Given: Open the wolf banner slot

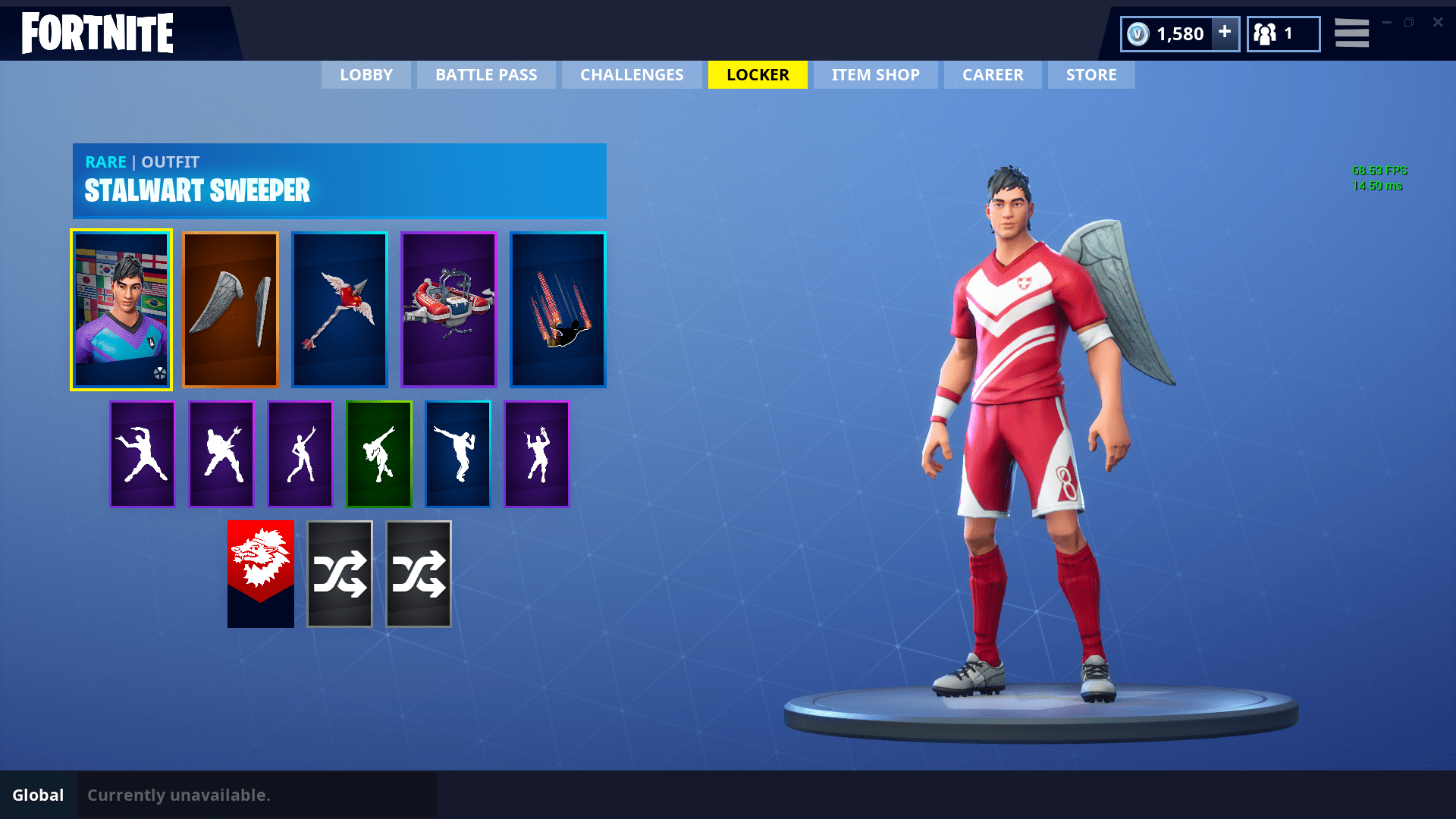Looking at the screenshot, I should 260,573.
